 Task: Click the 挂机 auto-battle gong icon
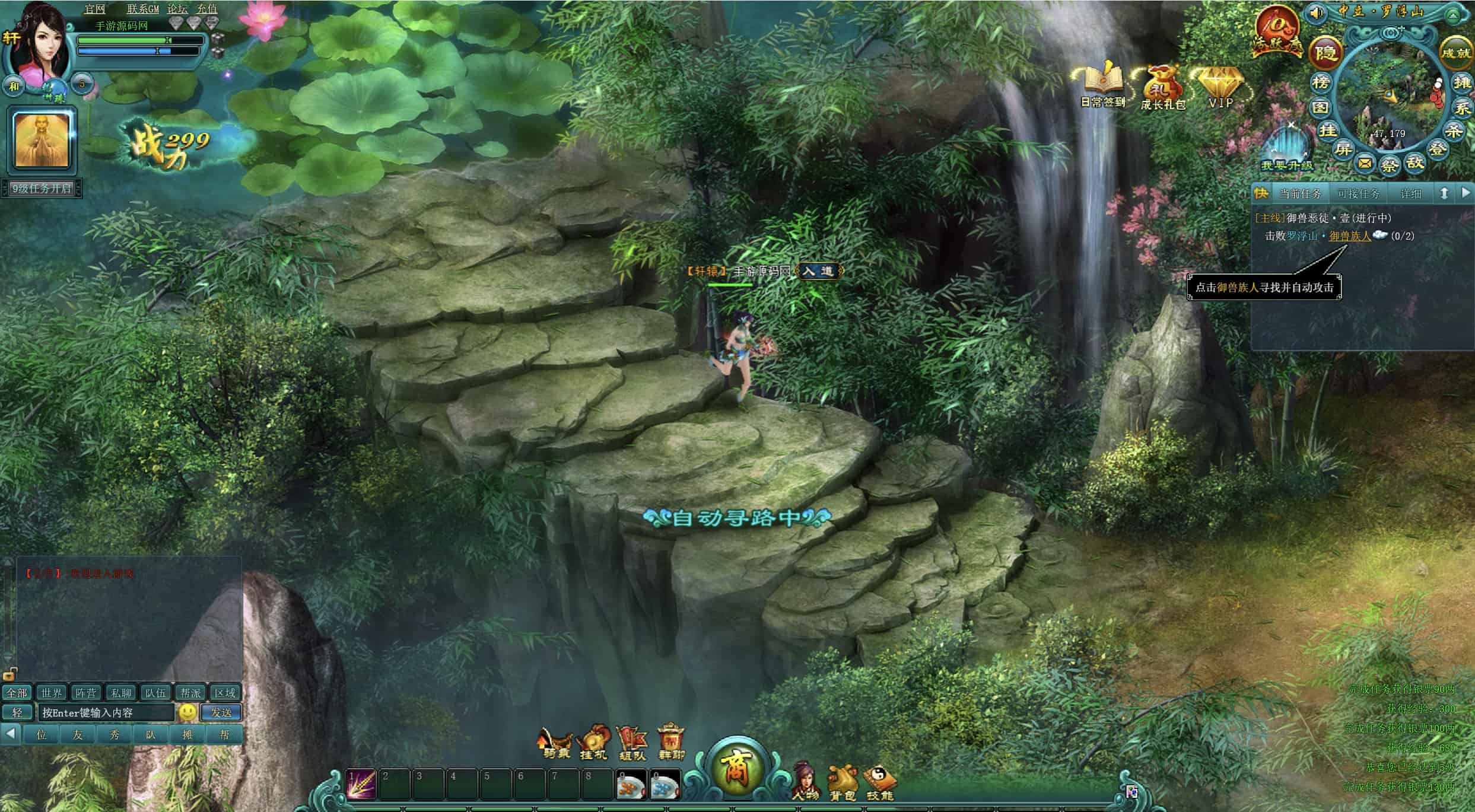pos(594,743)
